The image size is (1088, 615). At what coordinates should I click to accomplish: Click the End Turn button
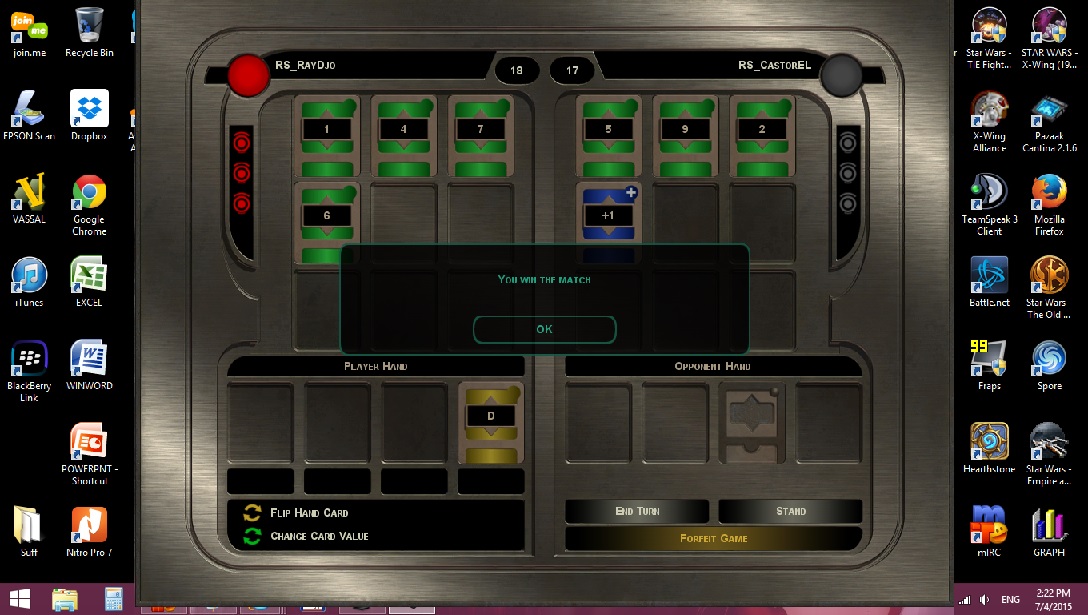tap(637, 511)
